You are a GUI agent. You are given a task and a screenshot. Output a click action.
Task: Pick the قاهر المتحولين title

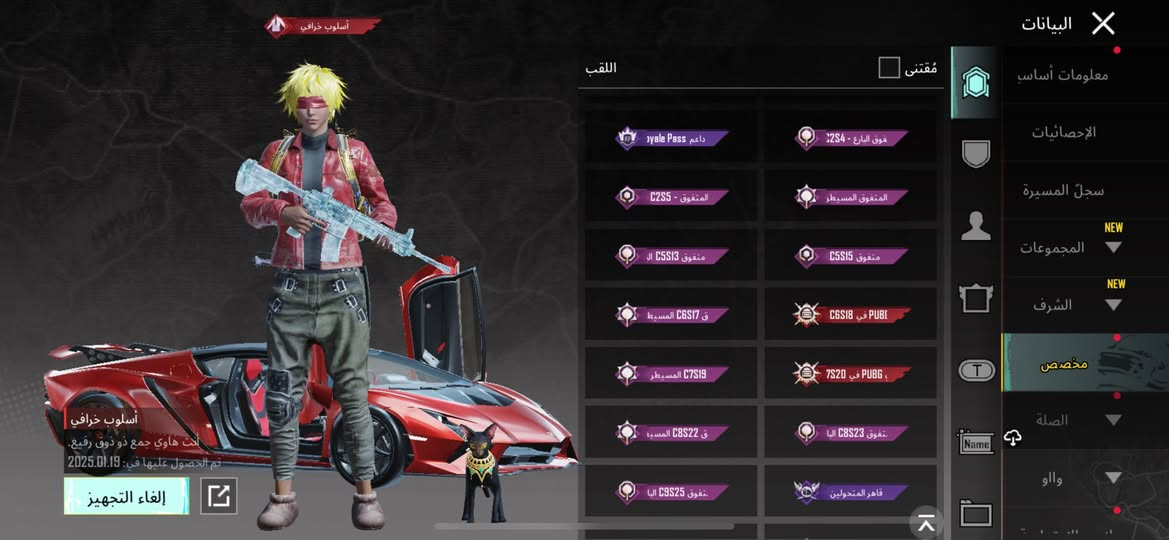(x=851, y=492)
